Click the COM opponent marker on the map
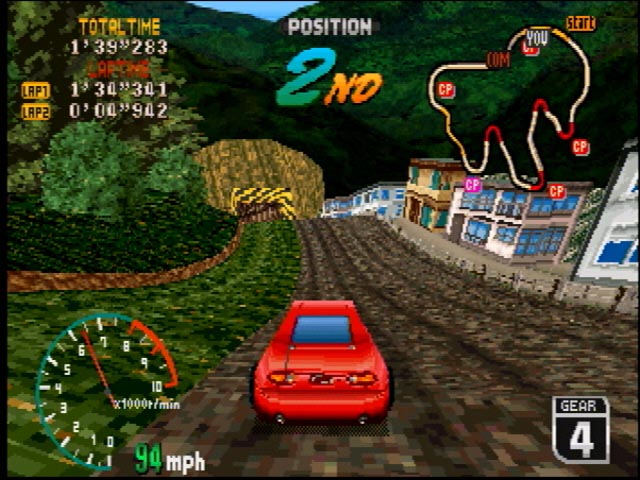Screen dimensions: 640x480 click(497, 59)
